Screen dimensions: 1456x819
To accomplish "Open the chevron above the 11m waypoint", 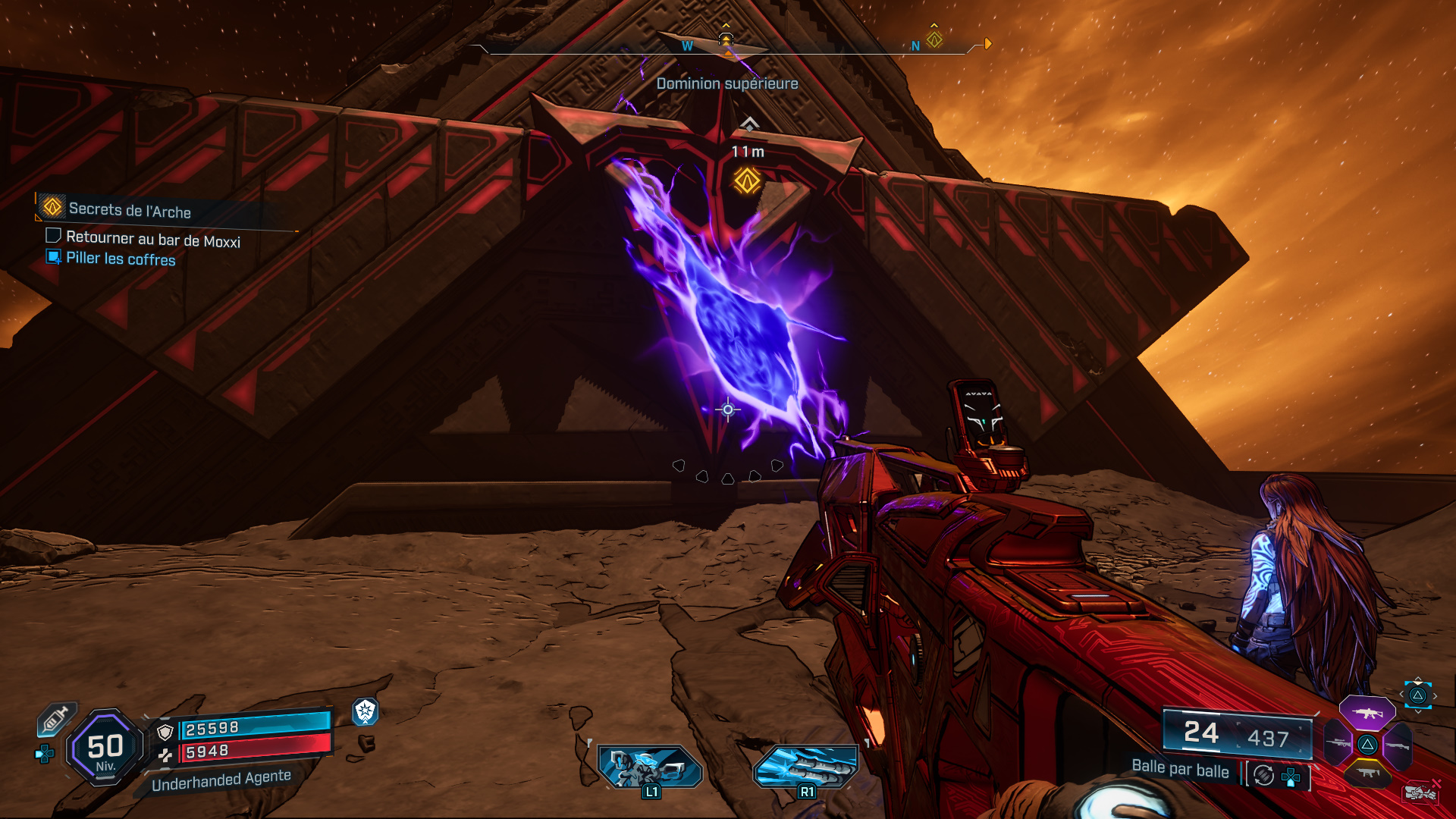I will (x=749, y=122).
